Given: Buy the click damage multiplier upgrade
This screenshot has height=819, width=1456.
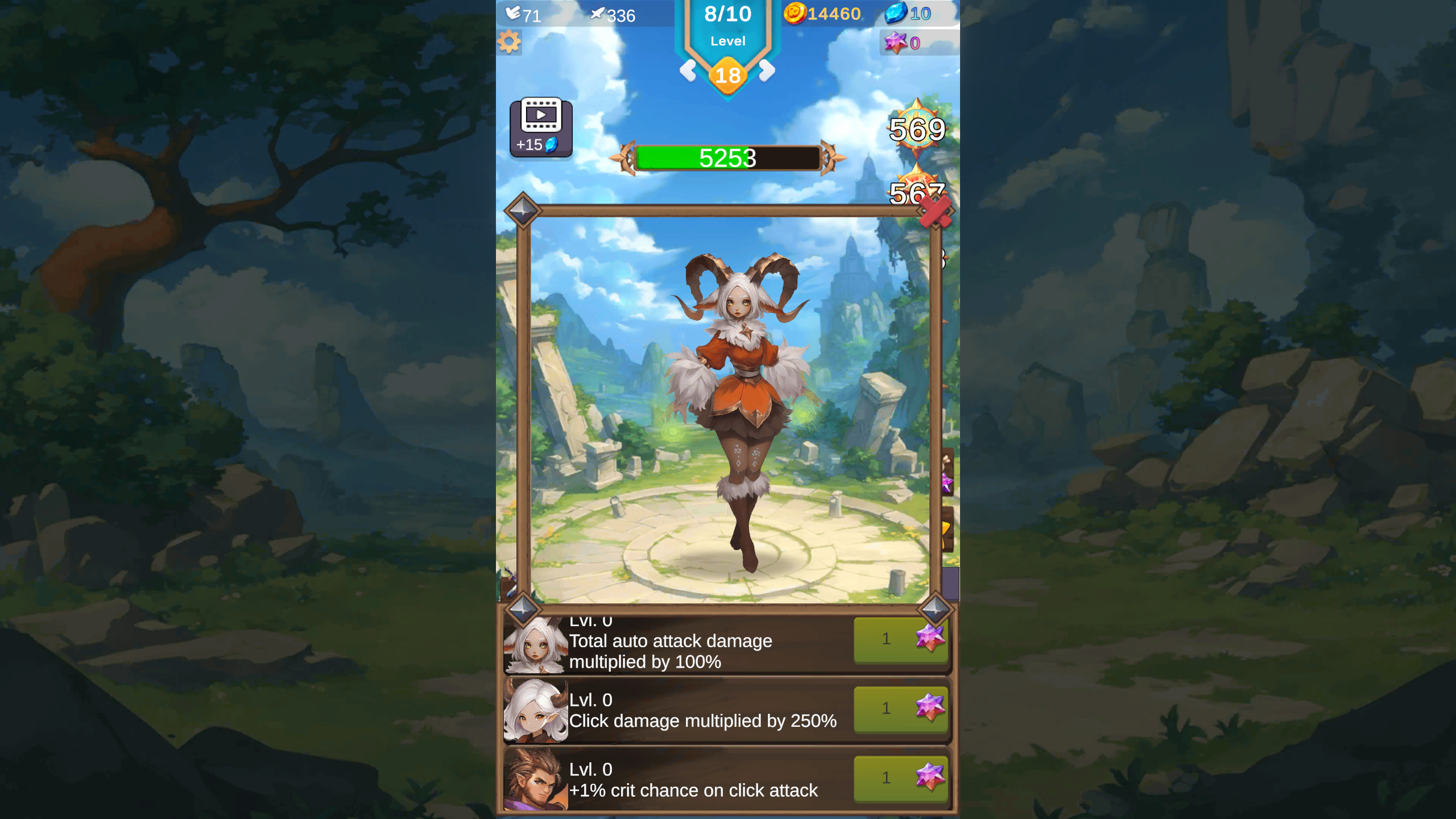Looking at the screenshot, I should (901, 709).
